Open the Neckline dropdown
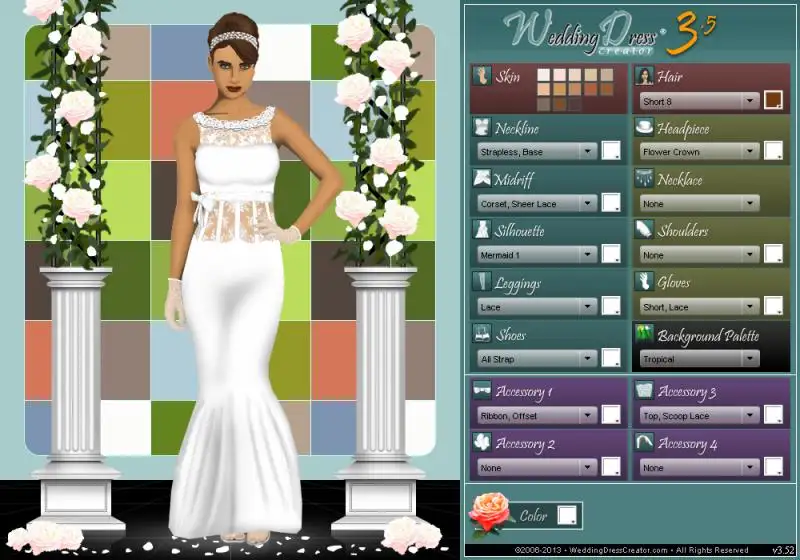 pyautogui.click(x=536, y=152)
